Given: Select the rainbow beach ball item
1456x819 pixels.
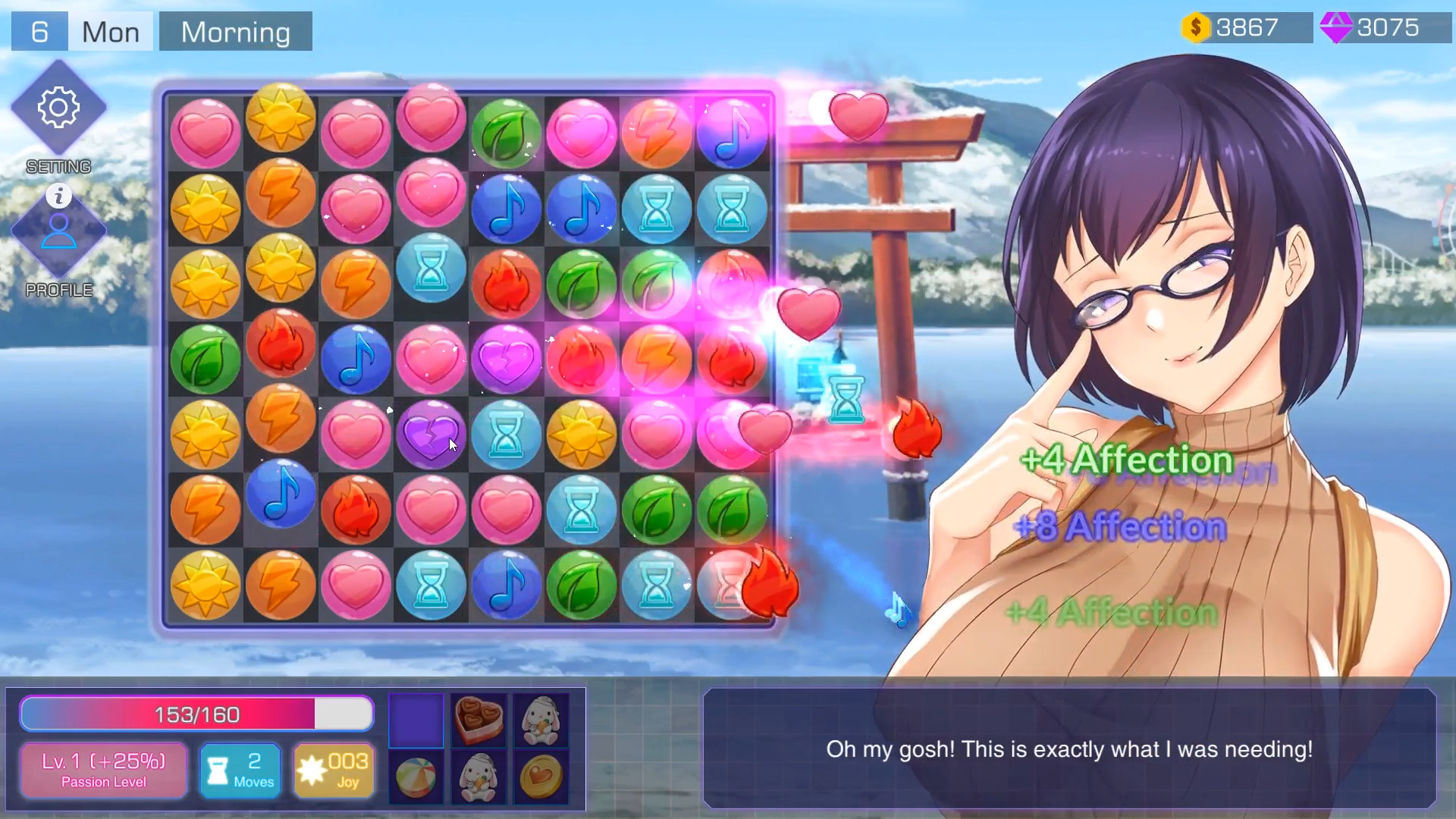Looking at the screenshot, I should tap(416, 777).
